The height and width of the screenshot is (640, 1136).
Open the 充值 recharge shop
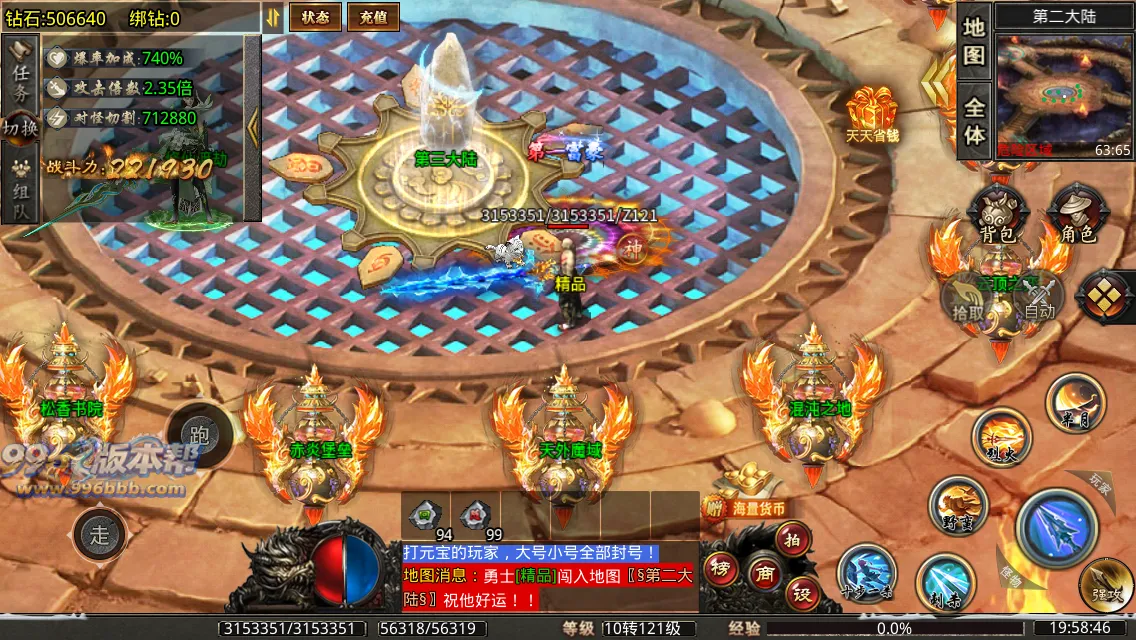pos(373,17)
